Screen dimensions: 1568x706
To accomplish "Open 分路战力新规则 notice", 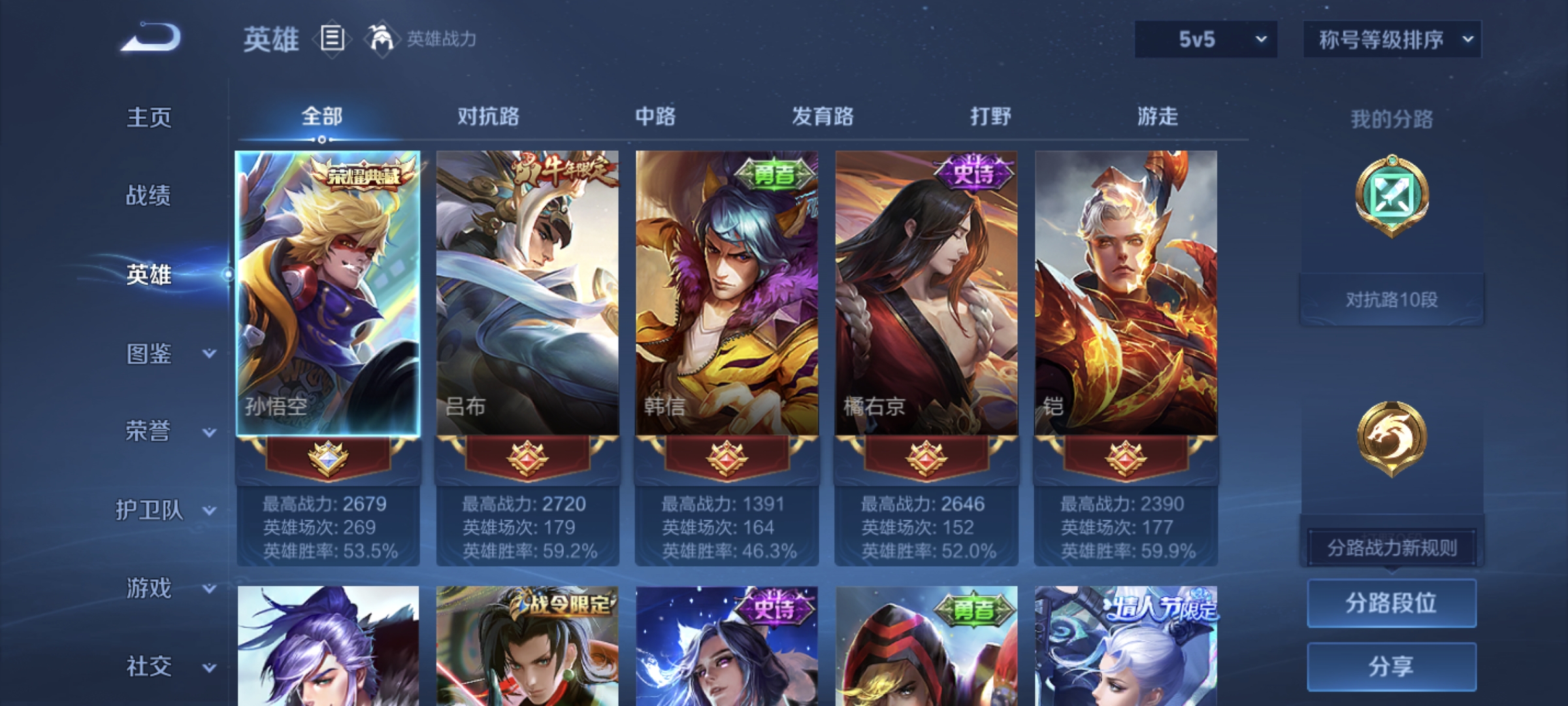I will click(x=1392, y=548).
